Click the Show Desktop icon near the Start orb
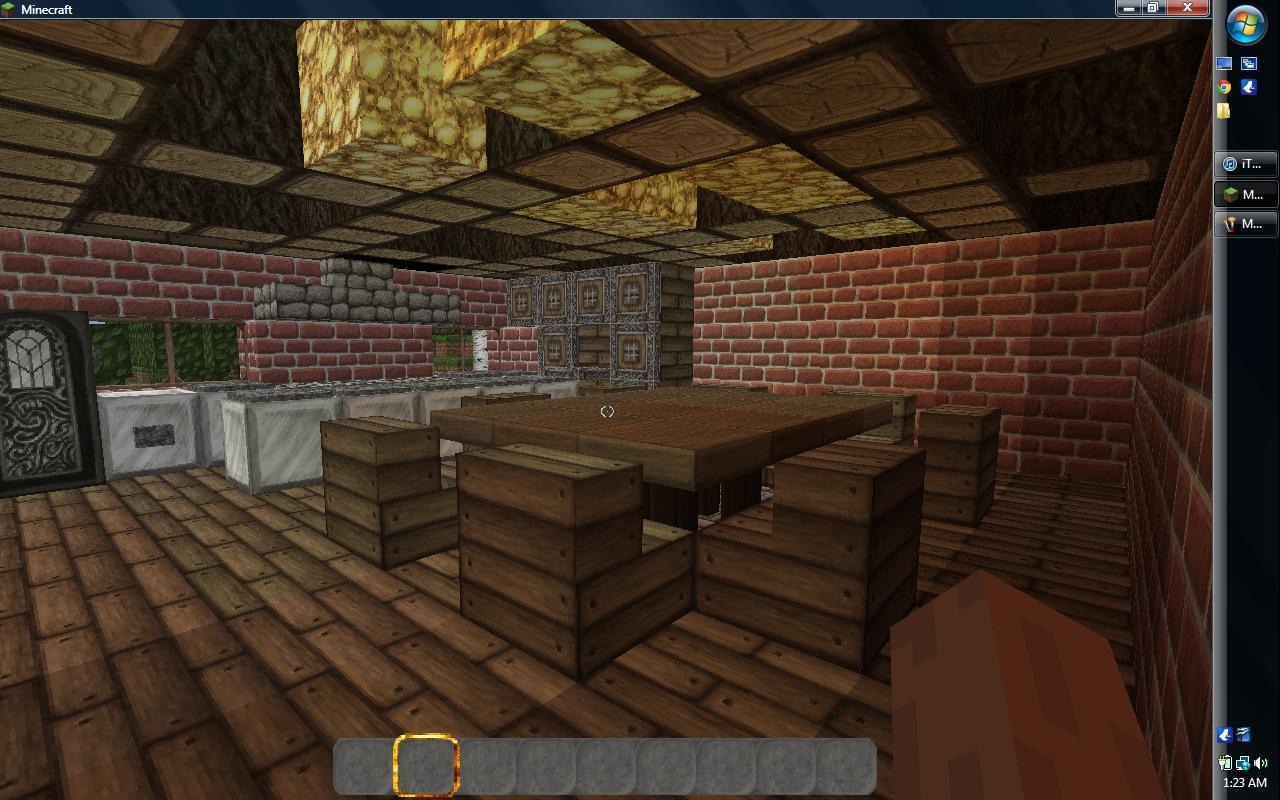 coord(1222,62)
